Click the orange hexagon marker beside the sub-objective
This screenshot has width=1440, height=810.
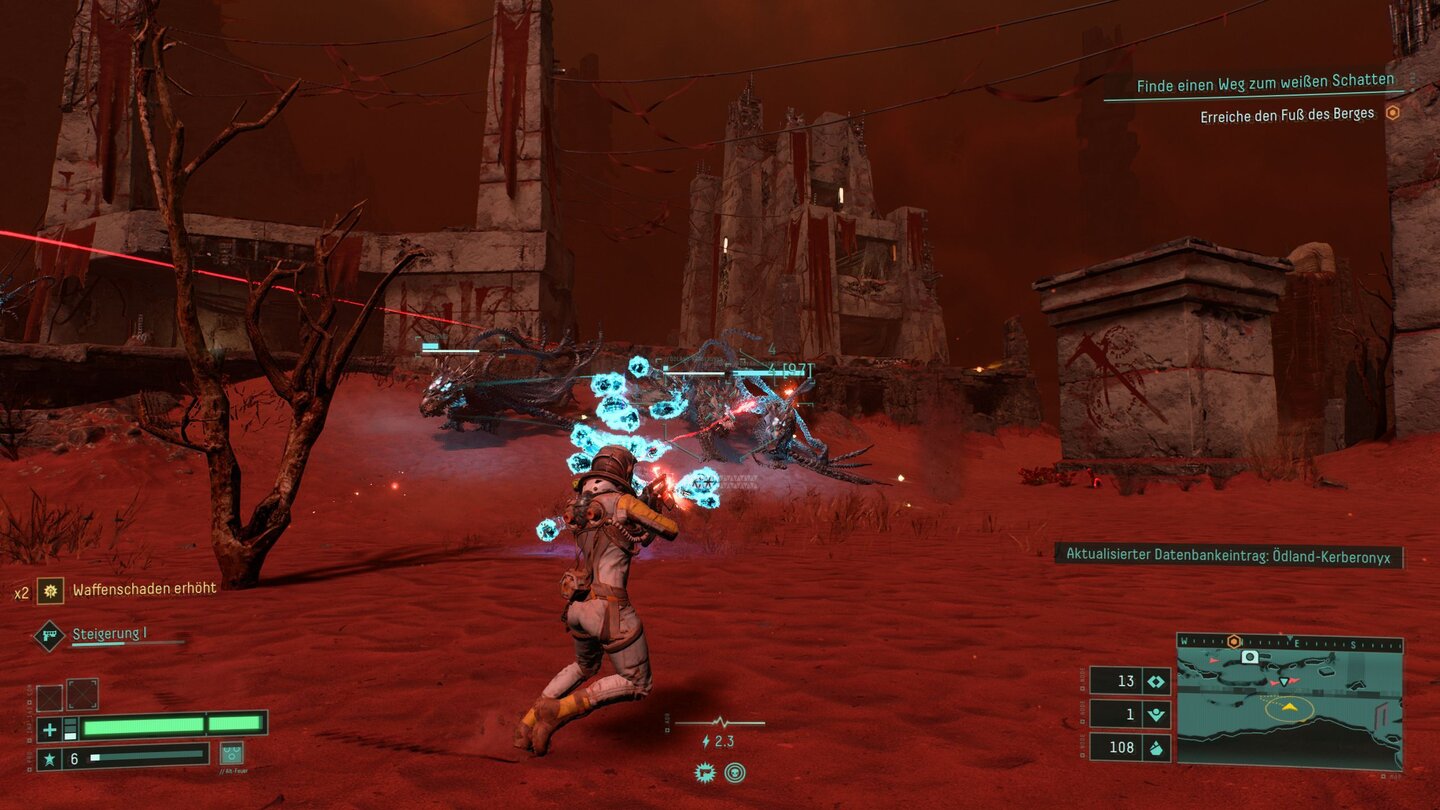point(1392,114)
